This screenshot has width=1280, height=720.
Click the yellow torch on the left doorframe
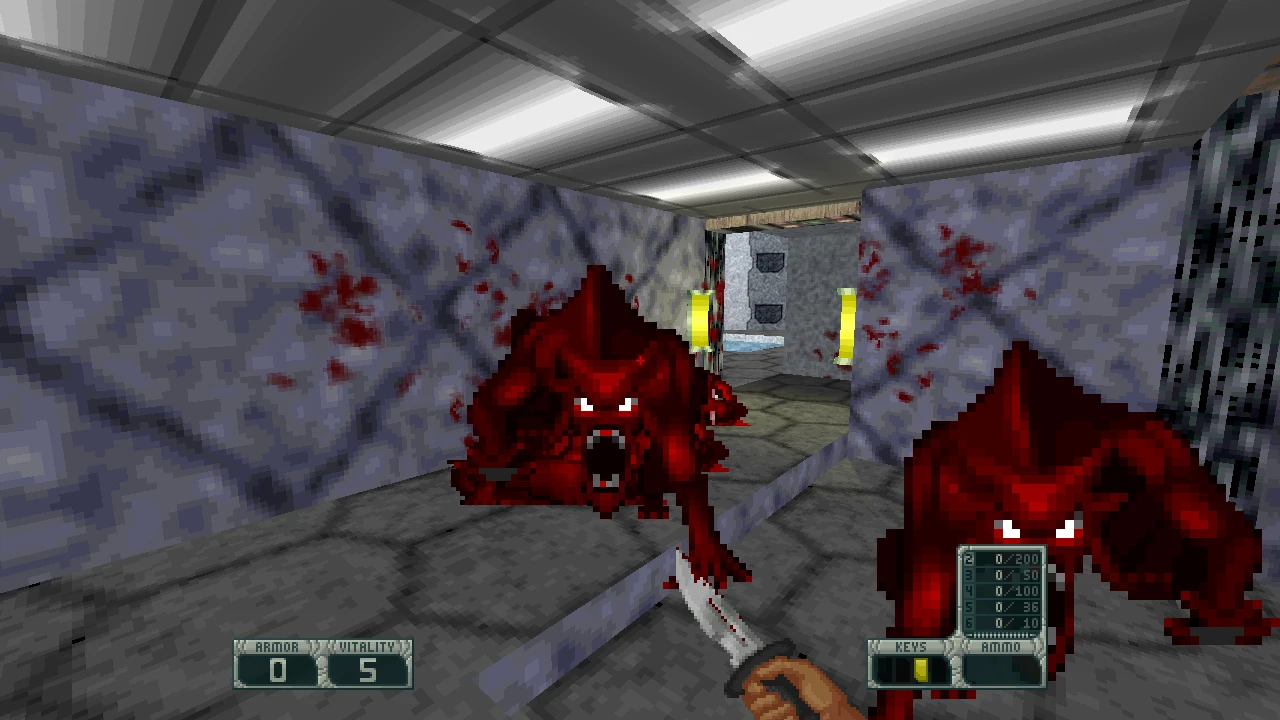700,317
